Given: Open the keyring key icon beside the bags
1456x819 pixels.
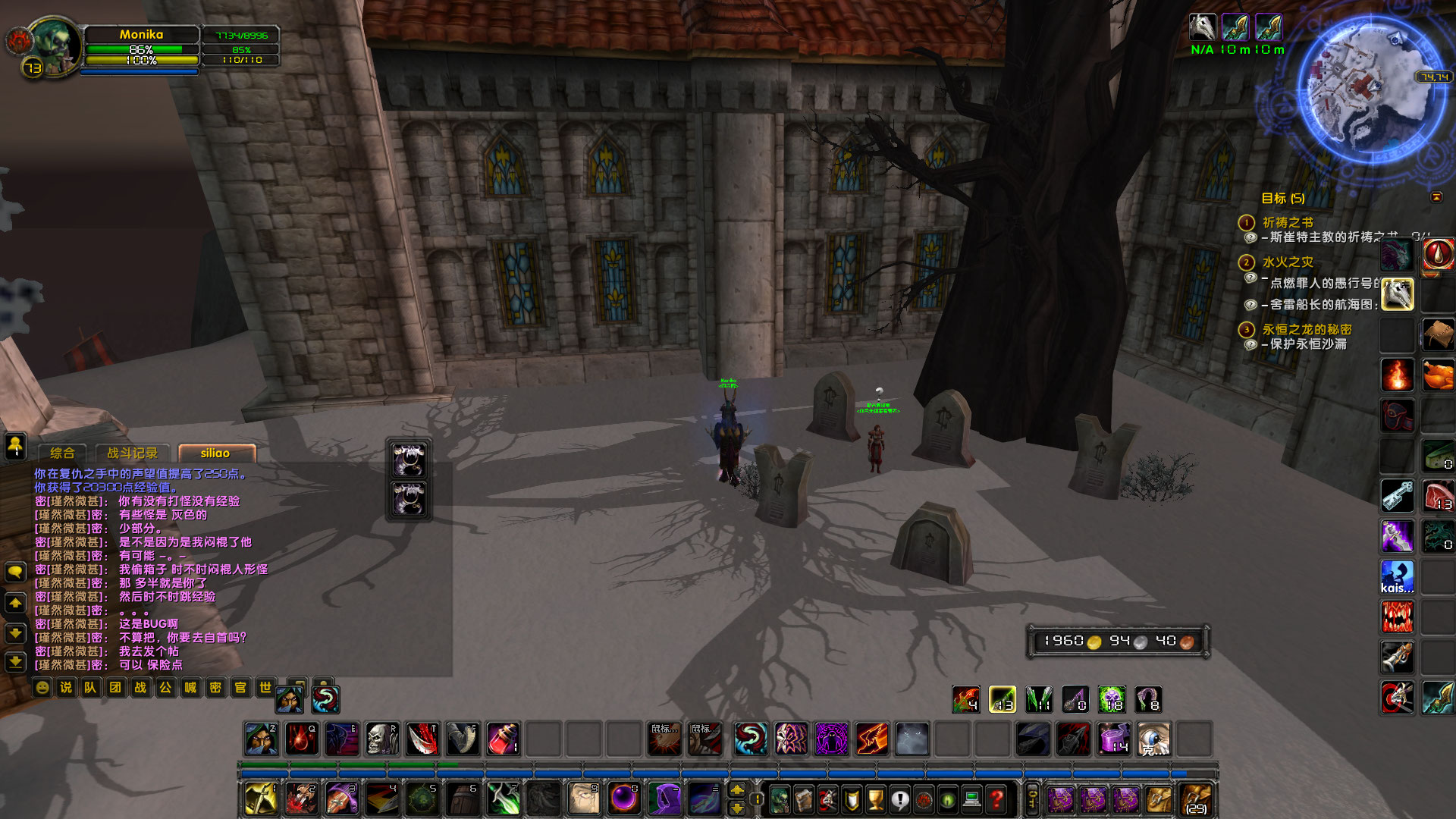Looking at the screenshot, I should [x=1031, y=801].
